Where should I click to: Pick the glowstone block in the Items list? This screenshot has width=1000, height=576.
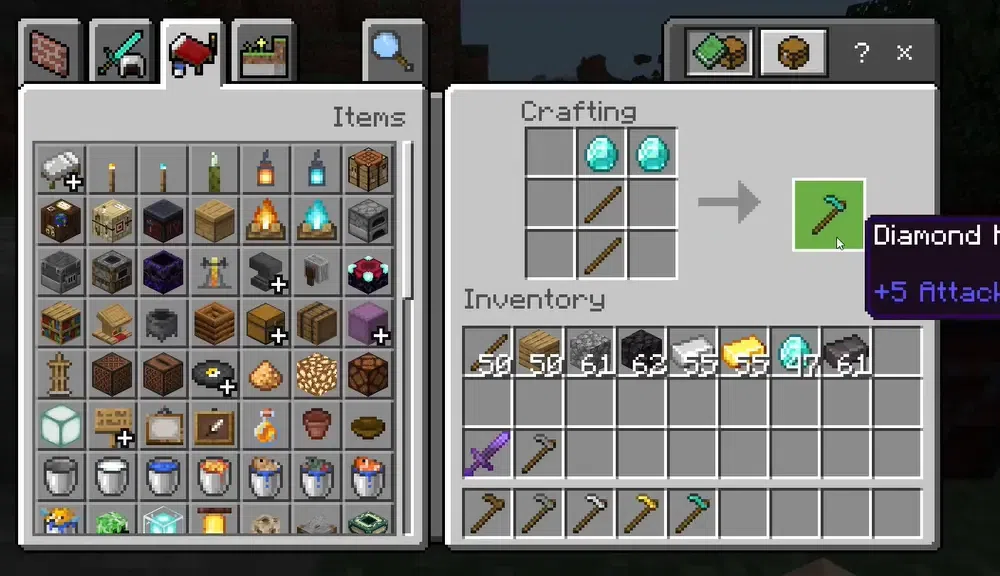[317, 374]
